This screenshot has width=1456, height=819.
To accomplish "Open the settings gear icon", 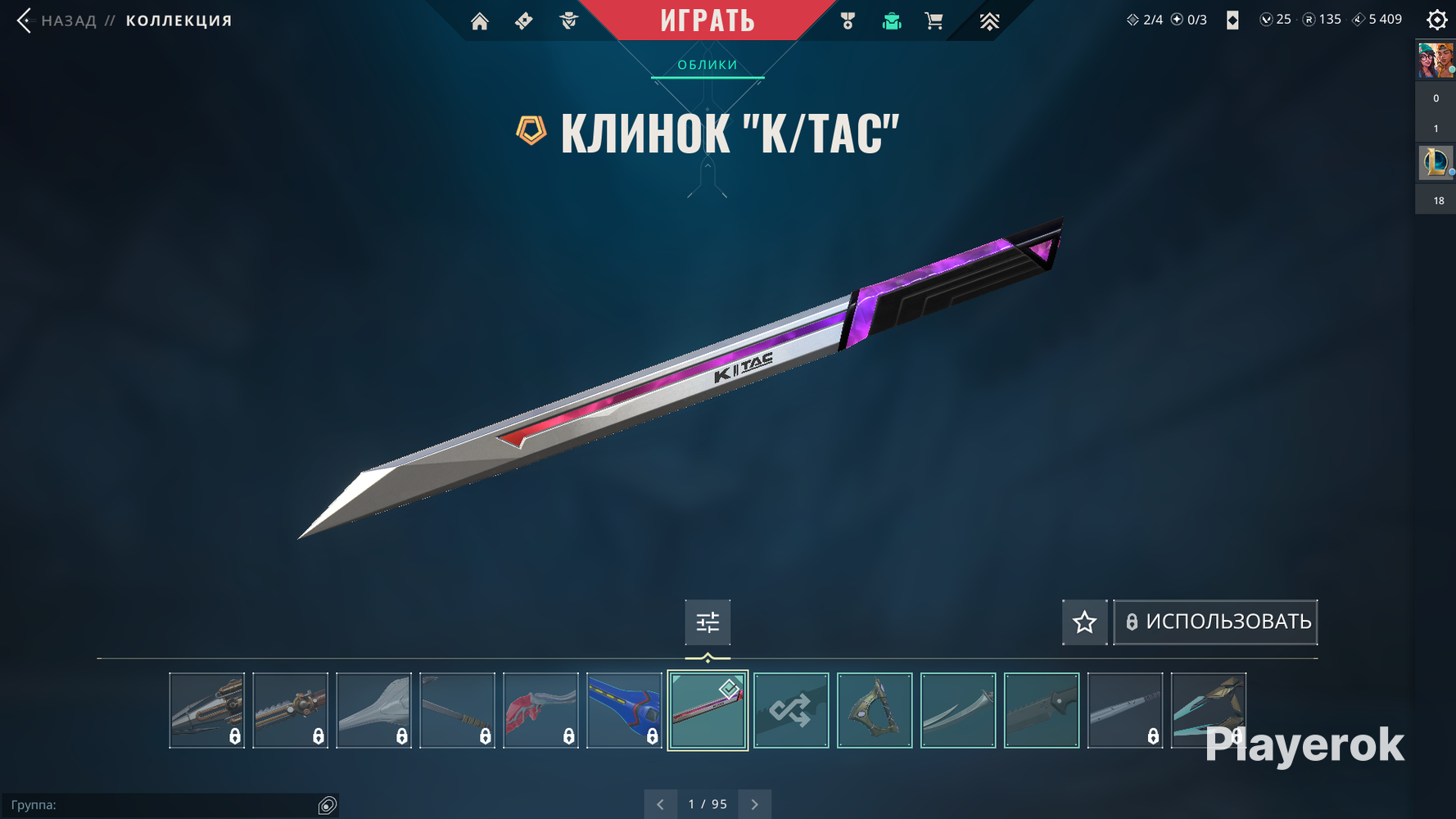I will coord(1436,20).
